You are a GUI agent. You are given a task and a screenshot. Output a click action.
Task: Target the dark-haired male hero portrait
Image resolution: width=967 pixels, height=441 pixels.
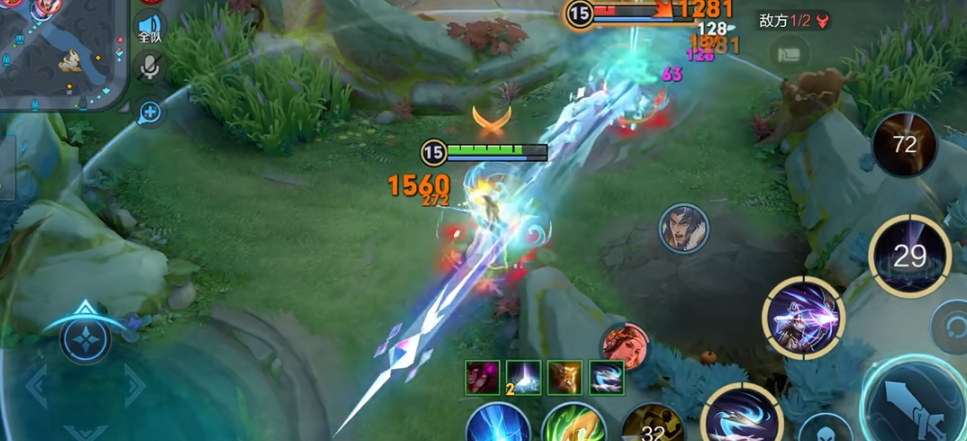[683, 228]
